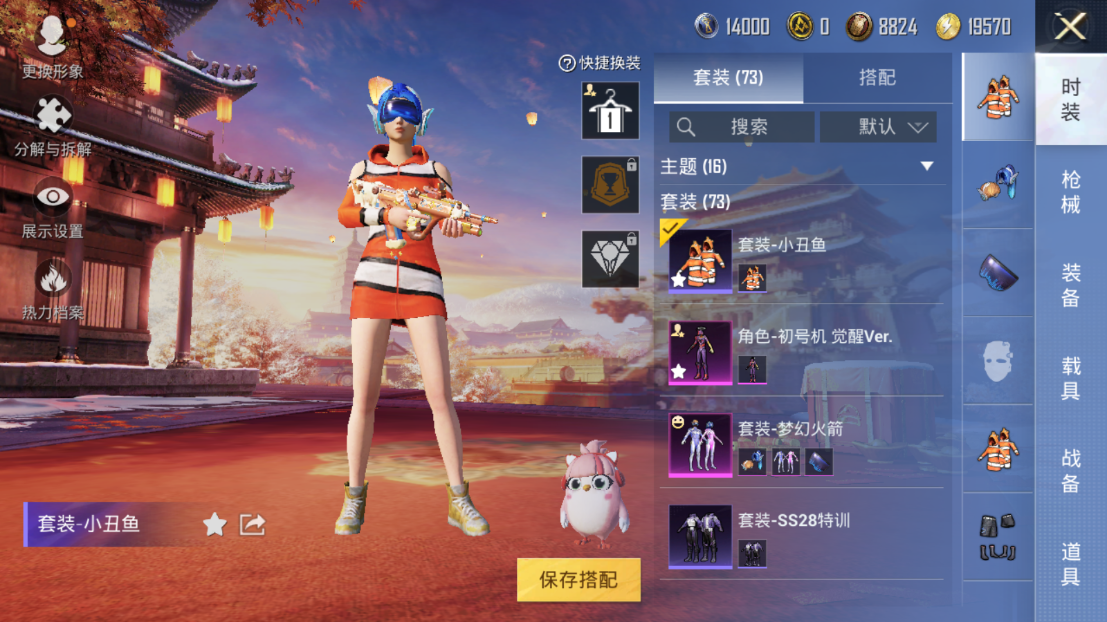Image resolution: width=1107 pixels, height=622 pixels.
Task: Open 分解与拆解 puzzle icon
Action: click(x=53, y=126)
